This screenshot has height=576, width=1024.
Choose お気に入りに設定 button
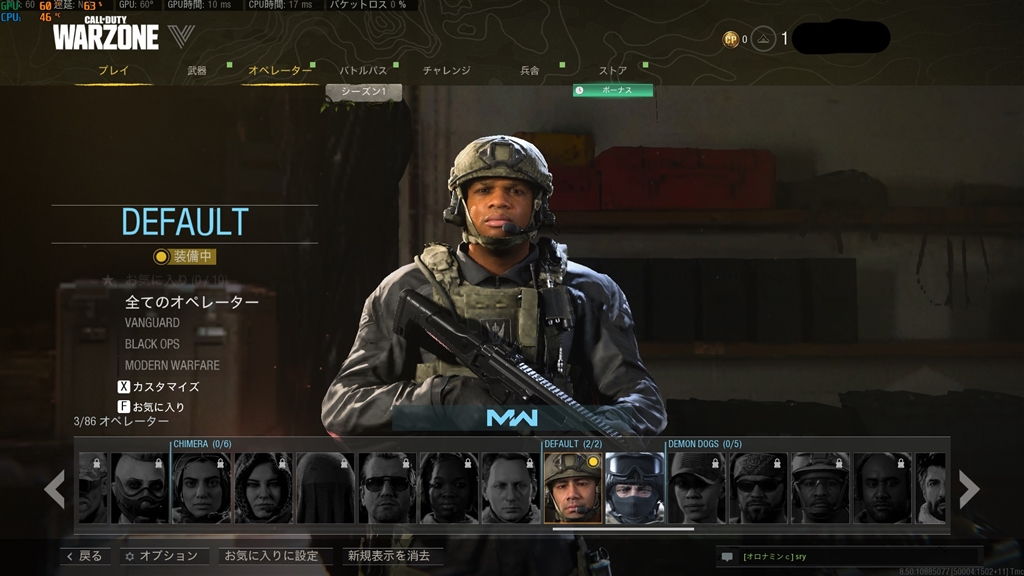271,556
